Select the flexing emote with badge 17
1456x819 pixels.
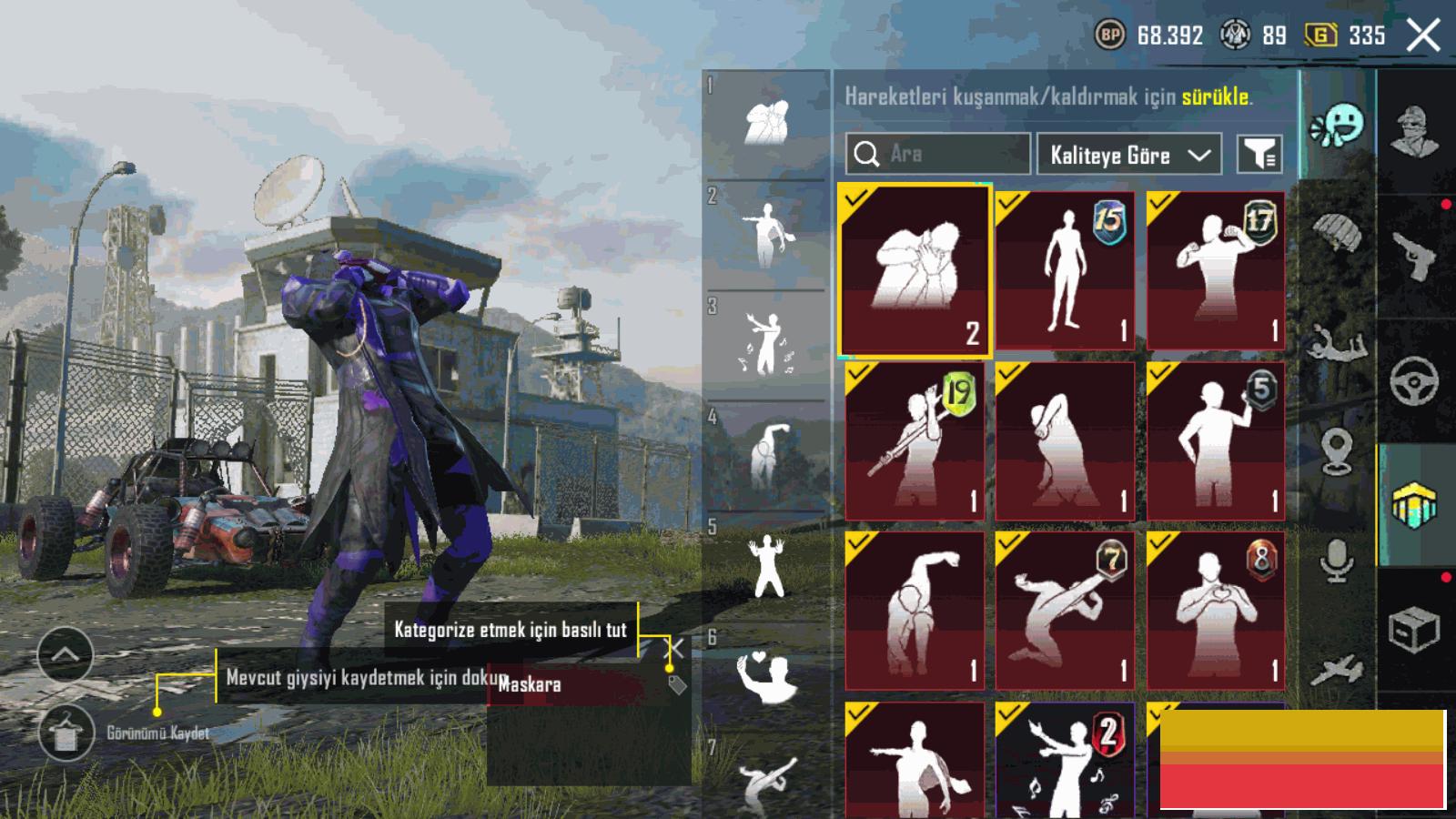pyautogui.click(x=1216, y=270)
